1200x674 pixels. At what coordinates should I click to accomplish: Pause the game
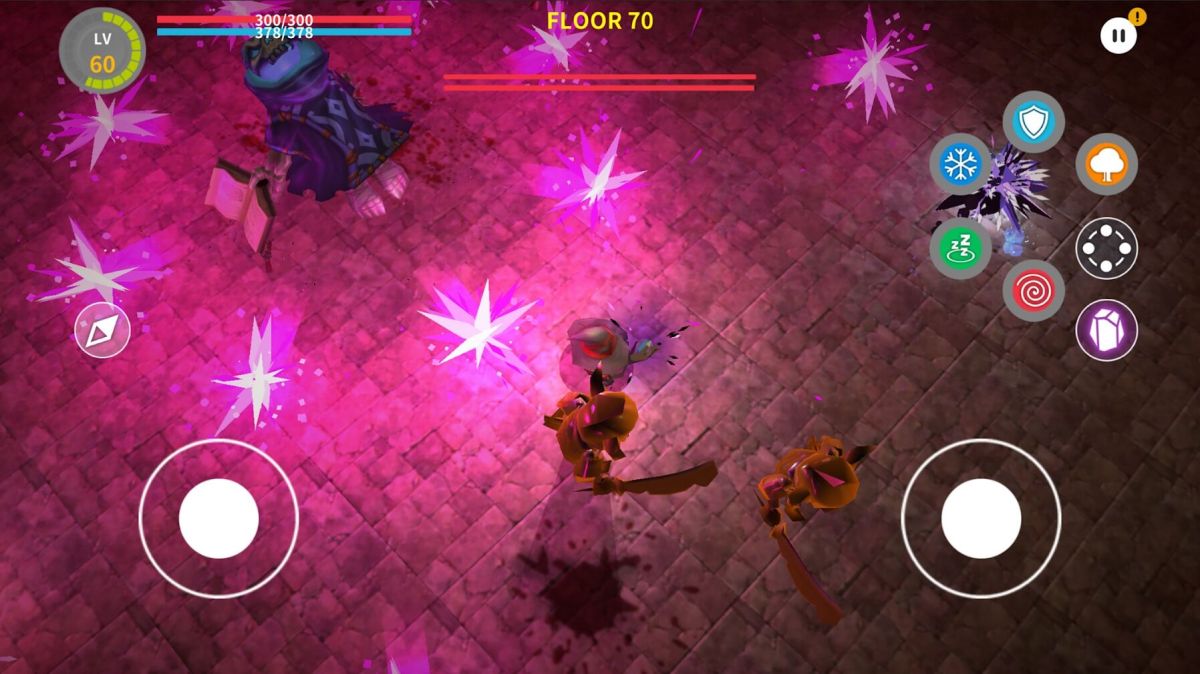[x=1119, y=36]
